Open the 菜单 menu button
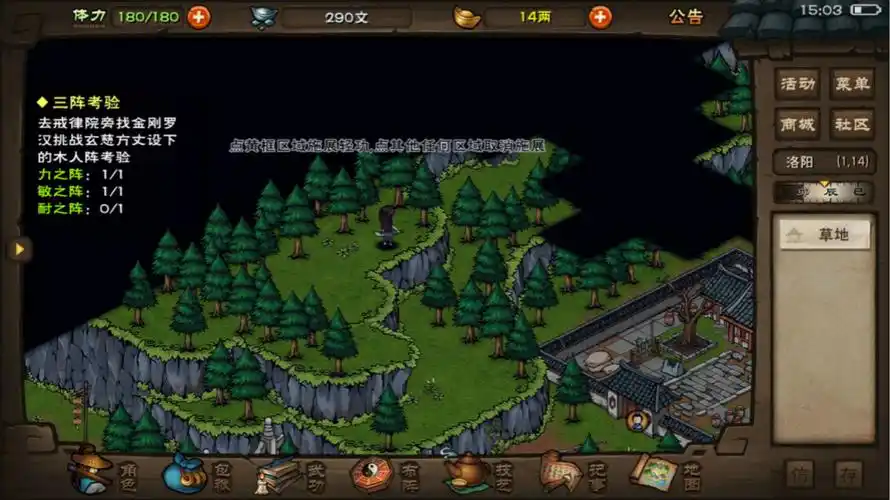The height and width of the screenshot is (500, 890). (852, 85)
